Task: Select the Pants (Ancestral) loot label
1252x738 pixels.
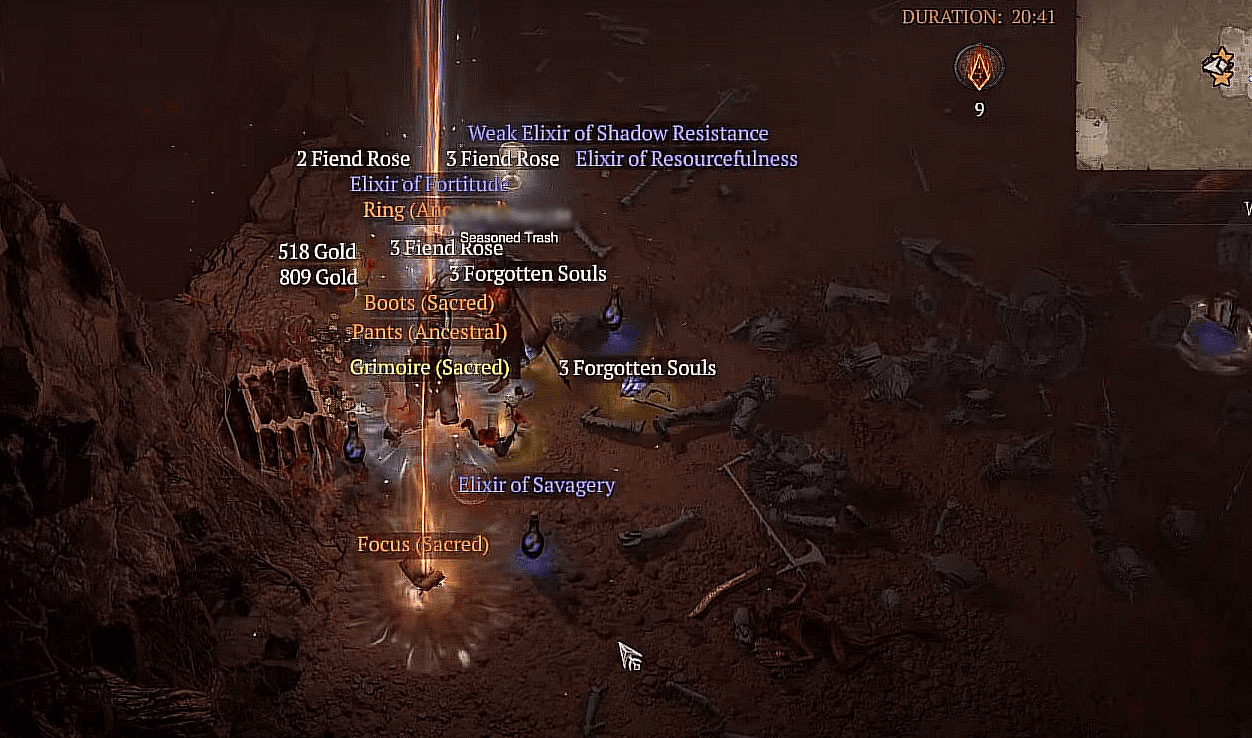Action: (x=429, y=331)
